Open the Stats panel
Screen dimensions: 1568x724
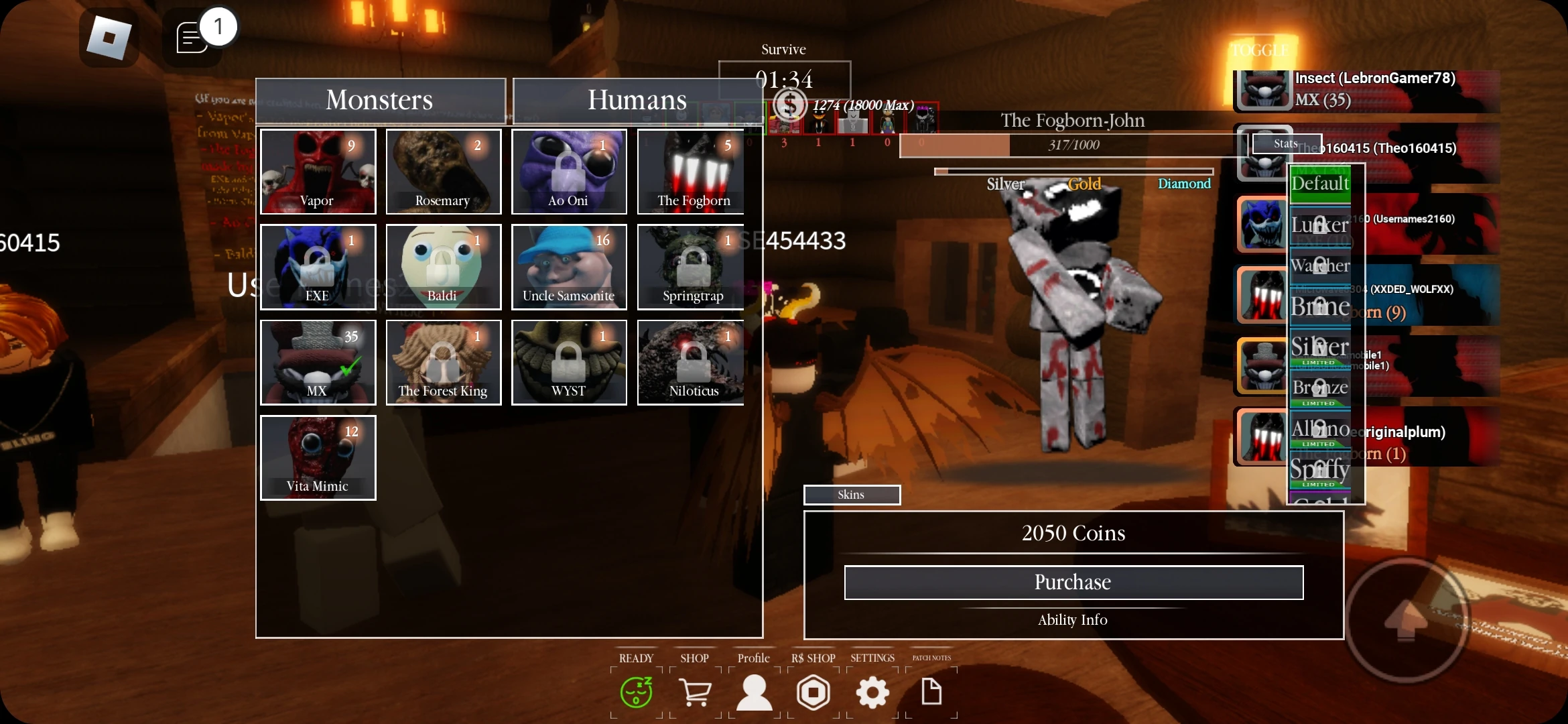tap(1286, 143)
